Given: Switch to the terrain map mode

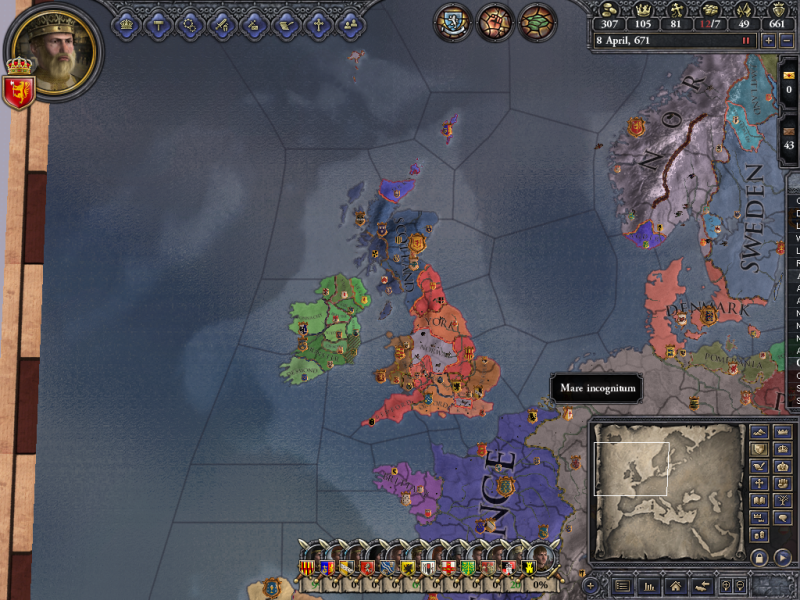Looking at the screenshot, I should [757, 432].
